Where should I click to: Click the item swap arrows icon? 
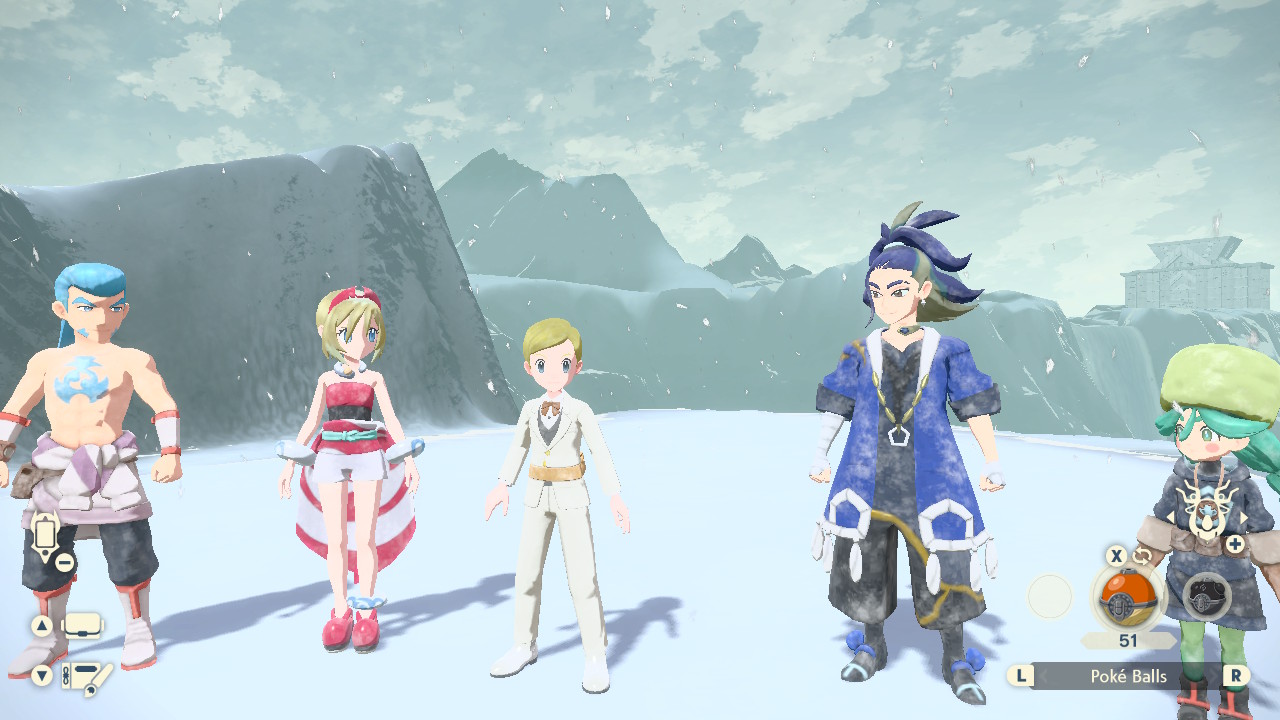click(1142, 557)
